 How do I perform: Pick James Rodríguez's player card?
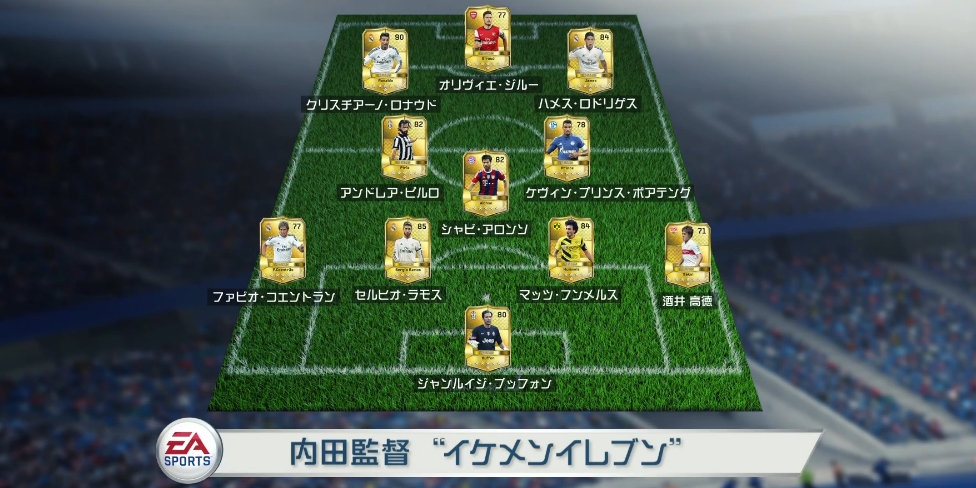pos(589,60)
